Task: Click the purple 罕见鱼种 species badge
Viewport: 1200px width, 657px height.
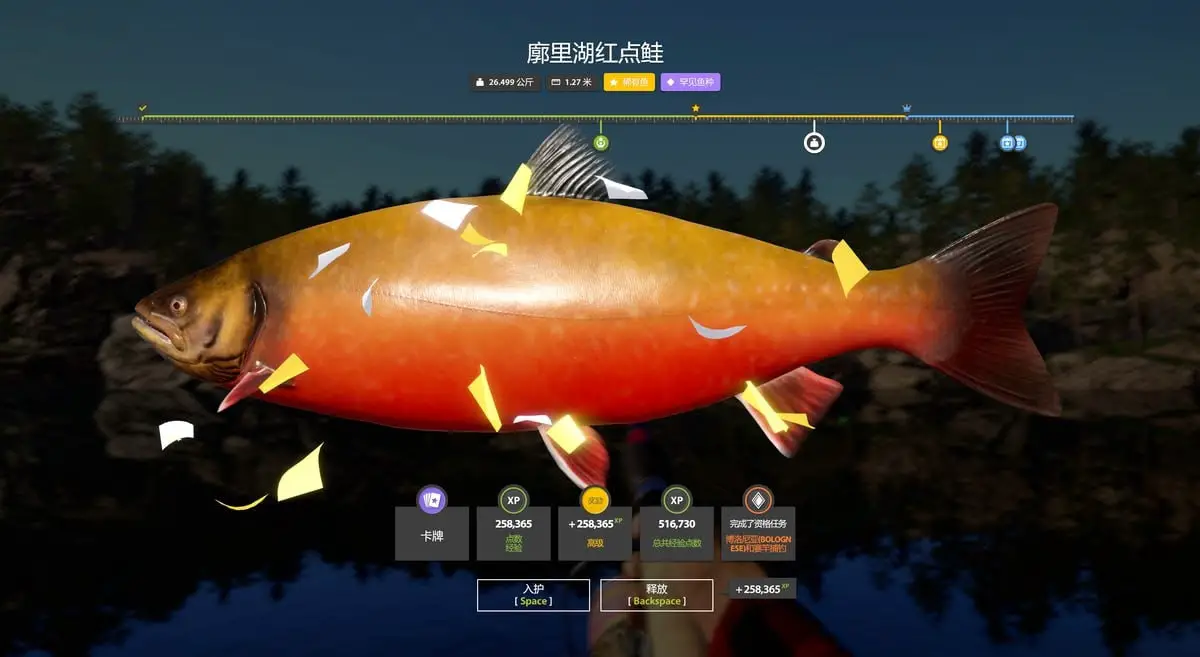Action: click(x=690, y=82)
